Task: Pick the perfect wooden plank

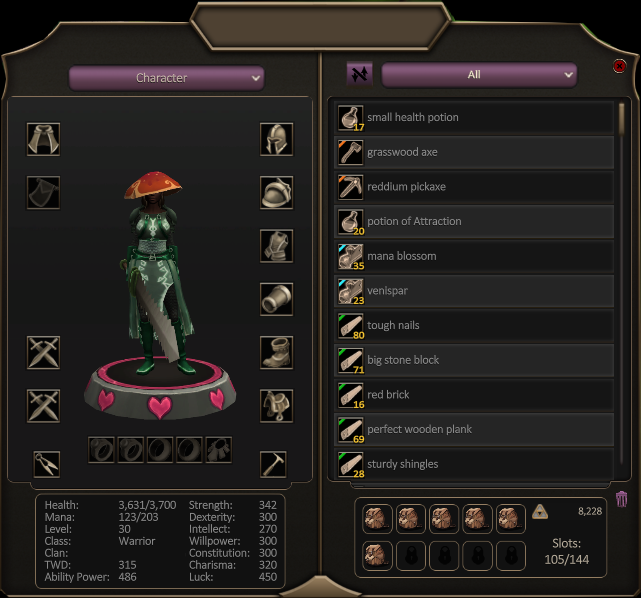Action: point(475,429)
